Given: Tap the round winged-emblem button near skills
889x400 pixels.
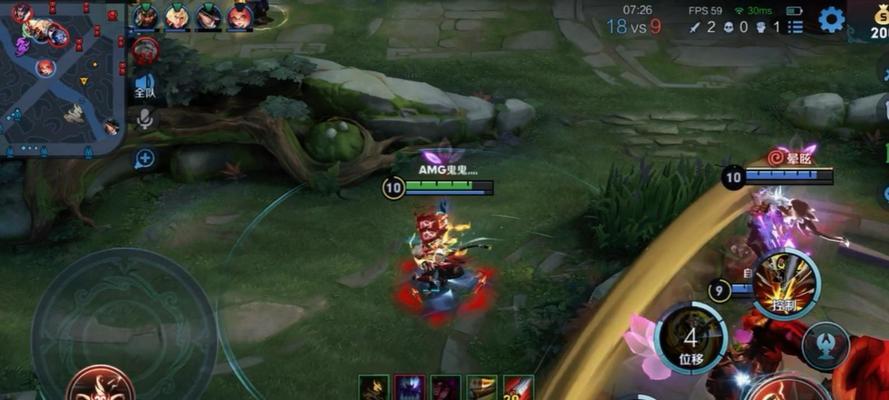Looking at the screenshot, I should click(x=826, y=345).
